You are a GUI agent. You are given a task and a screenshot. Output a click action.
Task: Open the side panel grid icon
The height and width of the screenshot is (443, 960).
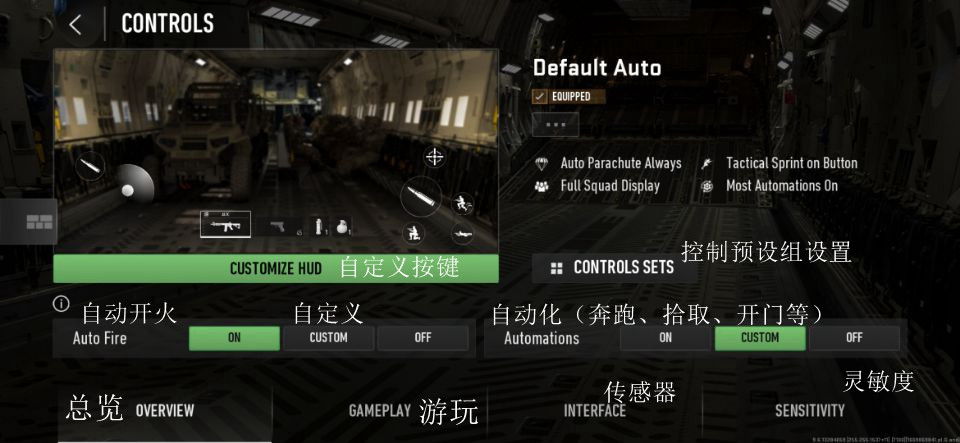(x=39, y=222)
